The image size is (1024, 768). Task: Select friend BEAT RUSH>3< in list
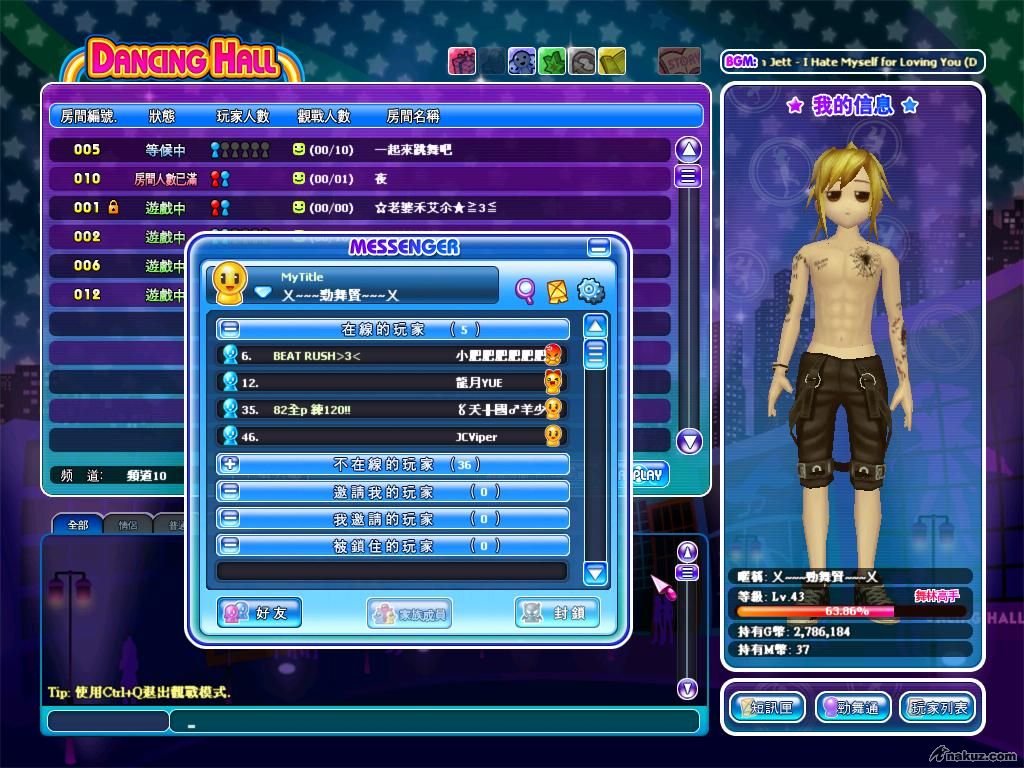coord(392,355)
